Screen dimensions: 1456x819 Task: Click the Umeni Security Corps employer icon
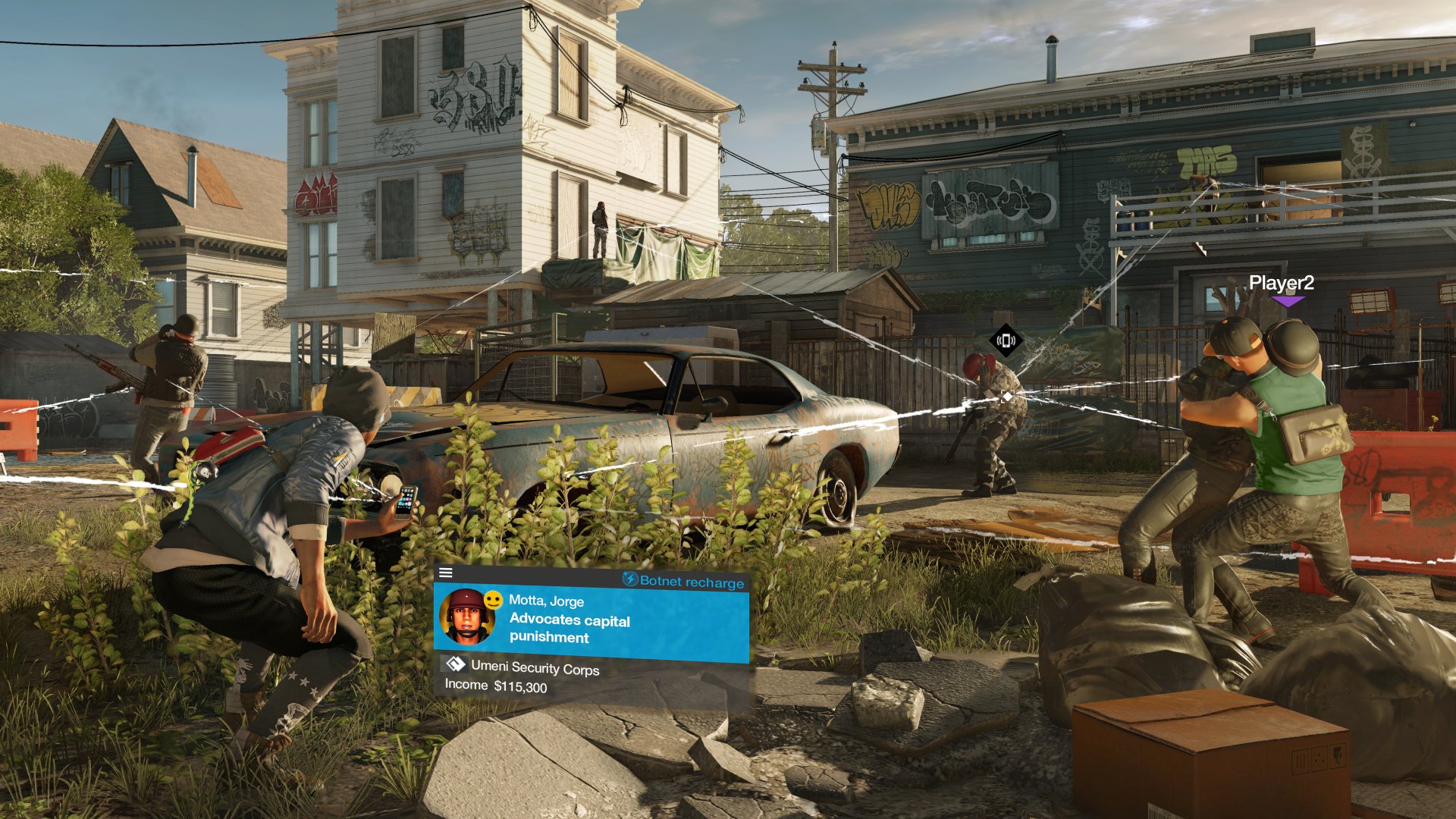[455, 665]
